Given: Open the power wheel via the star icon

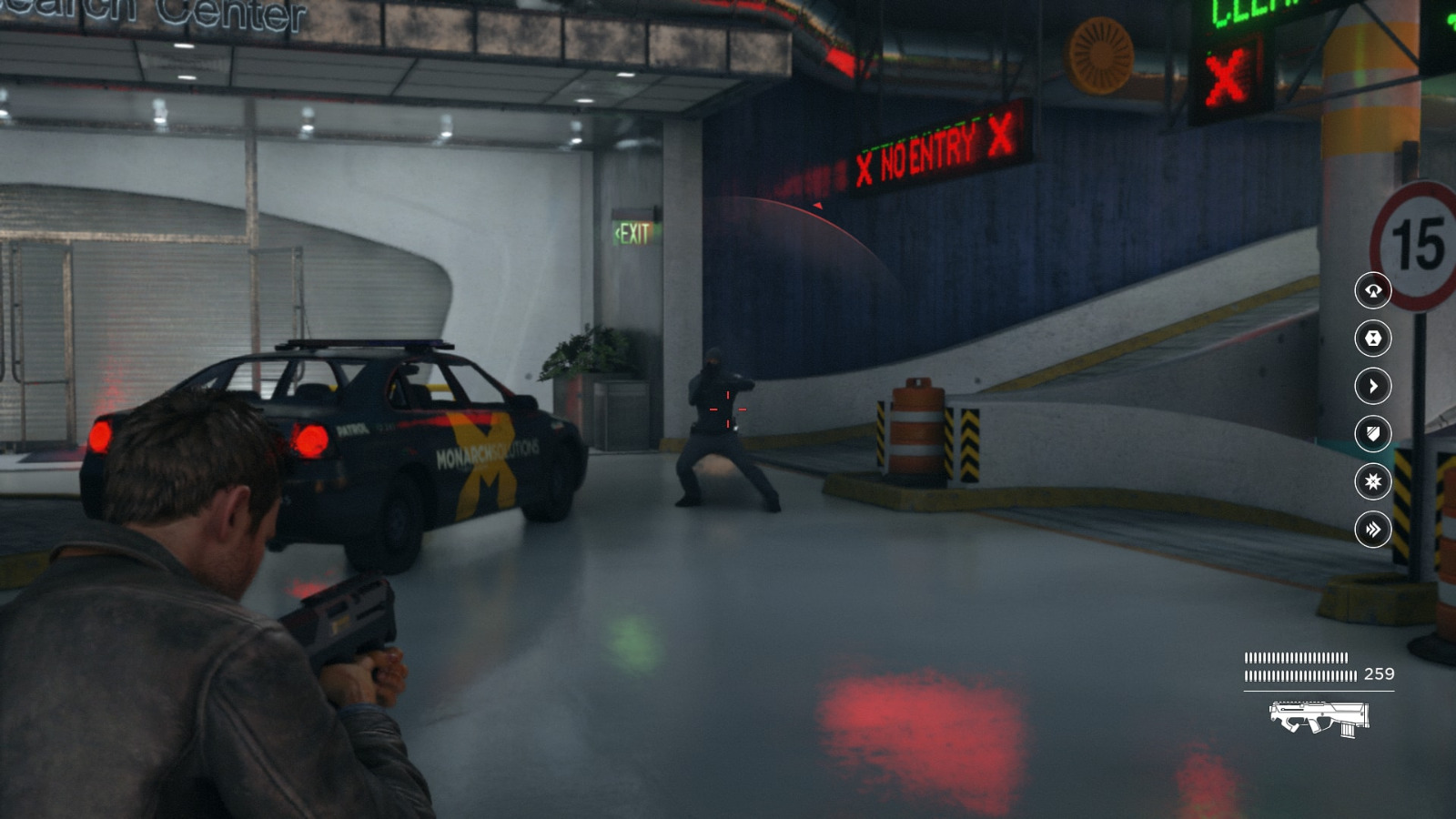Looking at the screenshot, I should pyautogui.click(x=1374, y=482).
